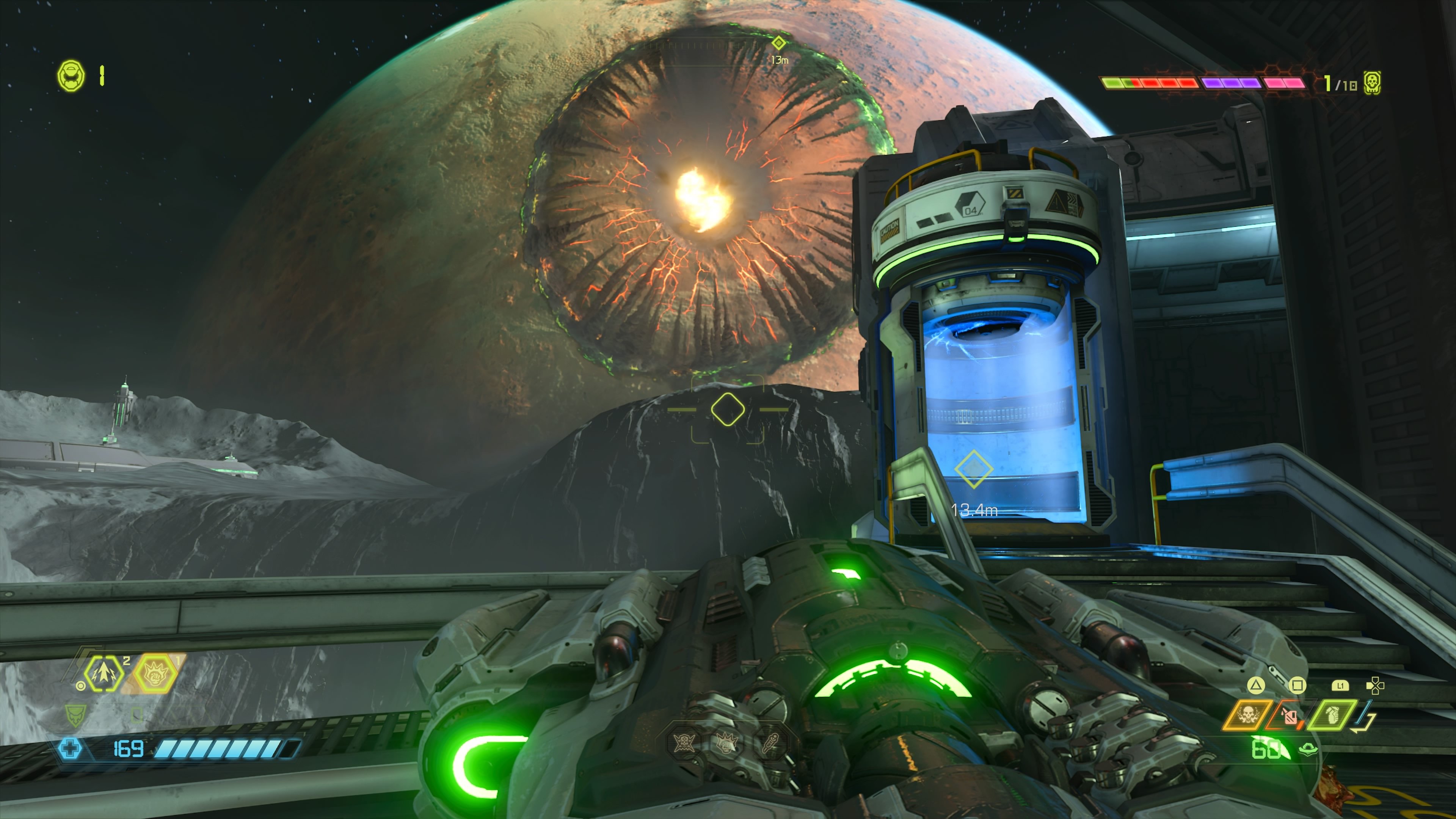Screen dimensions: 1456x819
Task: Toggle the L1 button prompt
Action: coord(1341,686)
